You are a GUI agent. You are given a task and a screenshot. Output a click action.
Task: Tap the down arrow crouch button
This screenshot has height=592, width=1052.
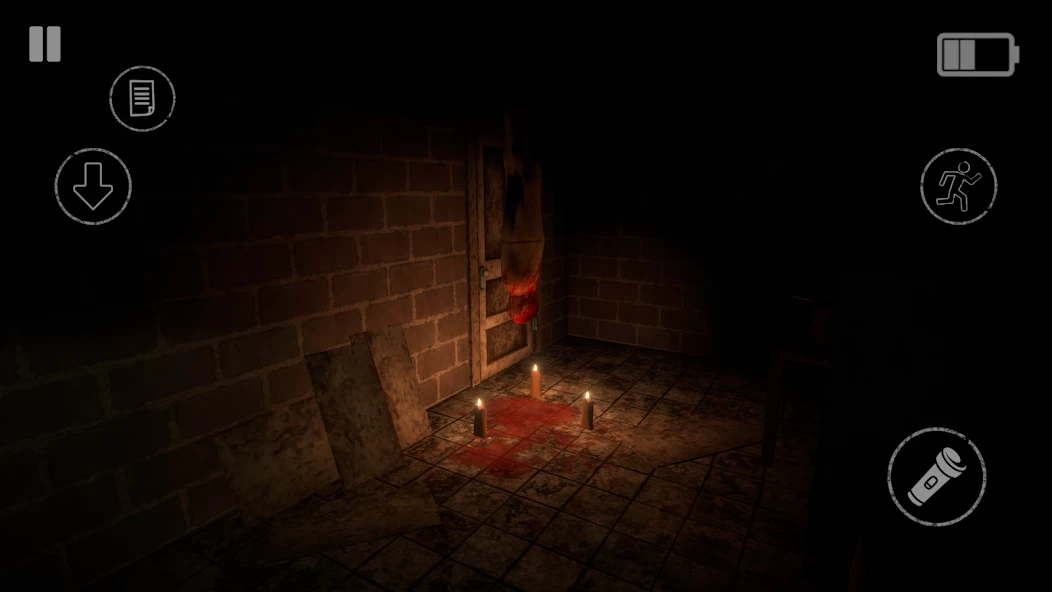(93, 186)
